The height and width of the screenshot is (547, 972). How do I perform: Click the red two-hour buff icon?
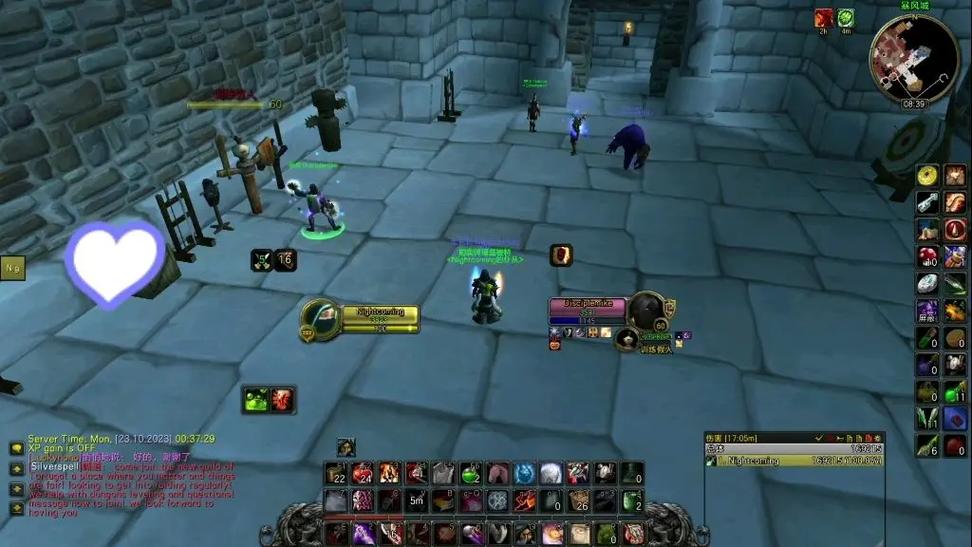(x=823, y=18)
